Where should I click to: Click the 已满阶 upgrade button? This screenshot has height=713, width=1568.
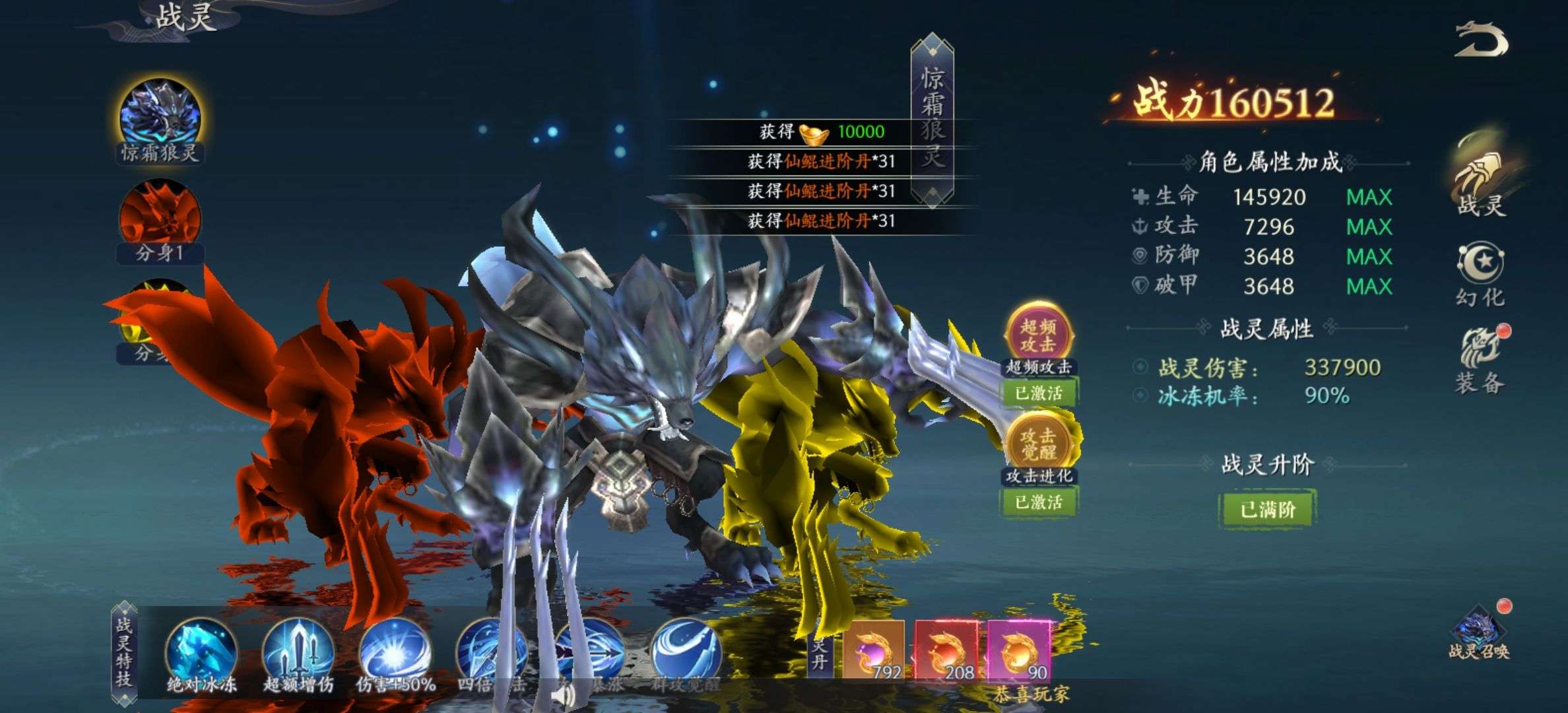tap(1266, 509)
